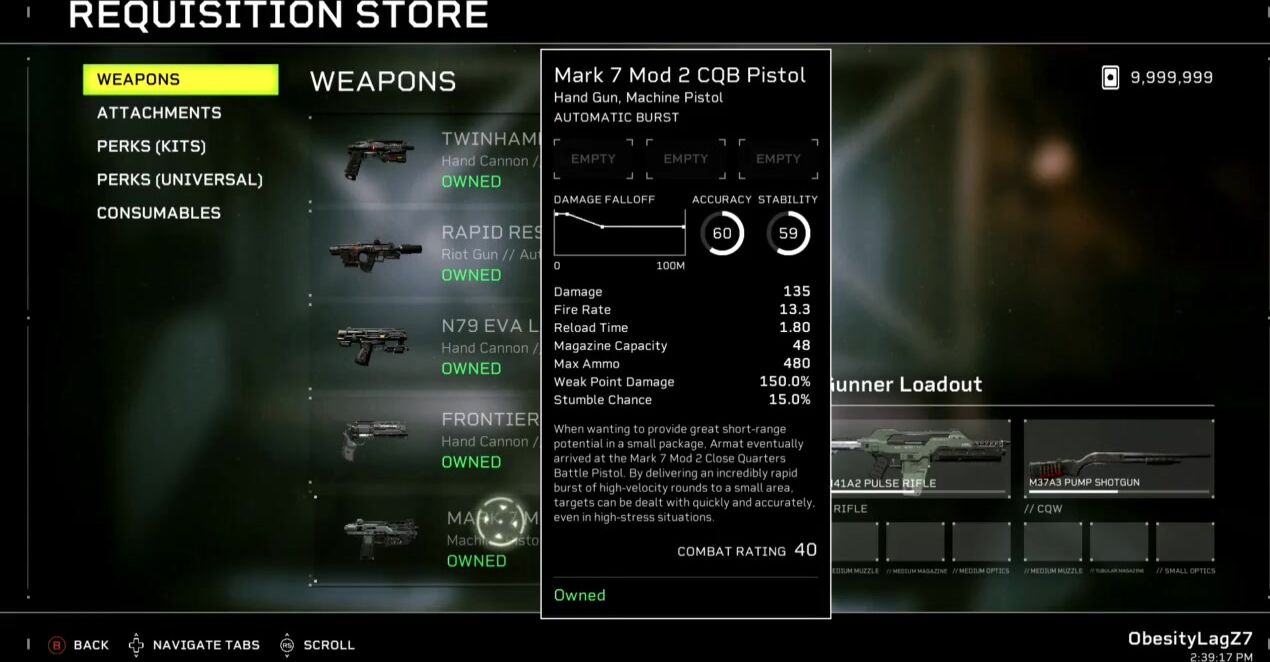Switch to Perks (Kits) category
The width and height of the screenshot is (1270, 662).
coord(151,146)
